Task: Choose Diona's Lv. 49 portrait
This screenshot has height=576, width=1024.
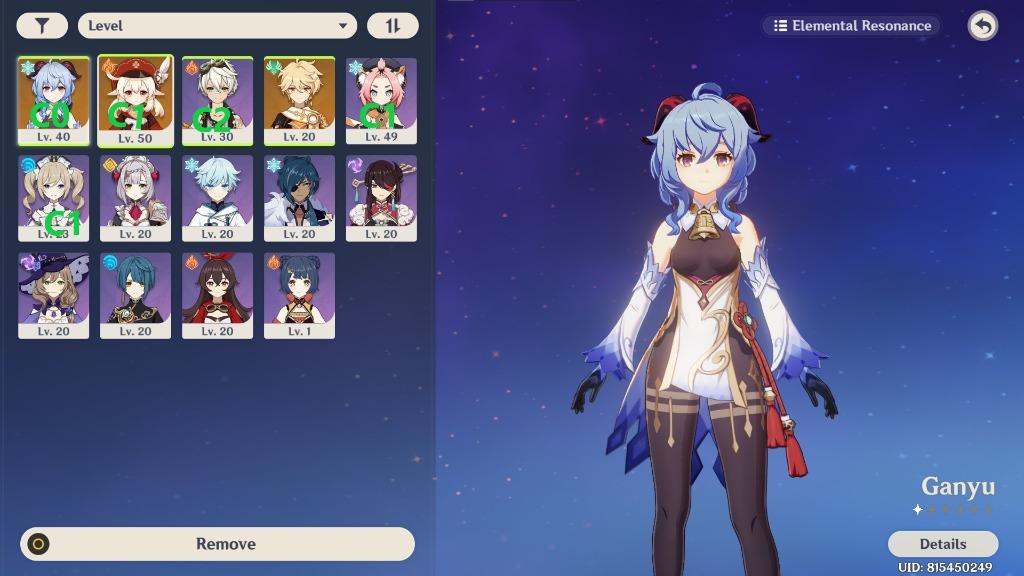Action: pyautogui.click(x=381, y=101)
